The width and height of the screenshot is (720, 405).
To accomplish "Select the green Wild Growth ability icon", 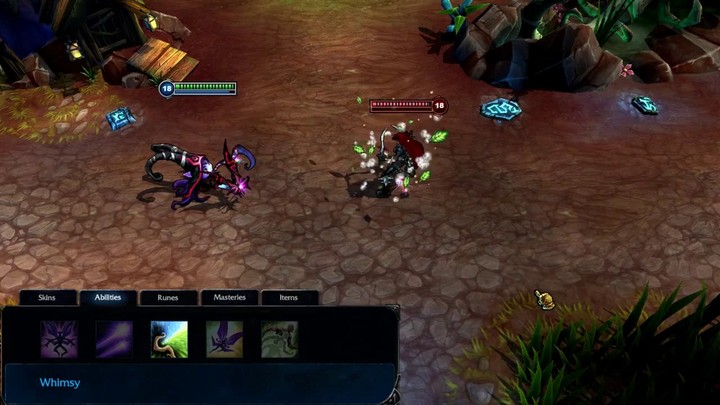I will click(279, 339).
